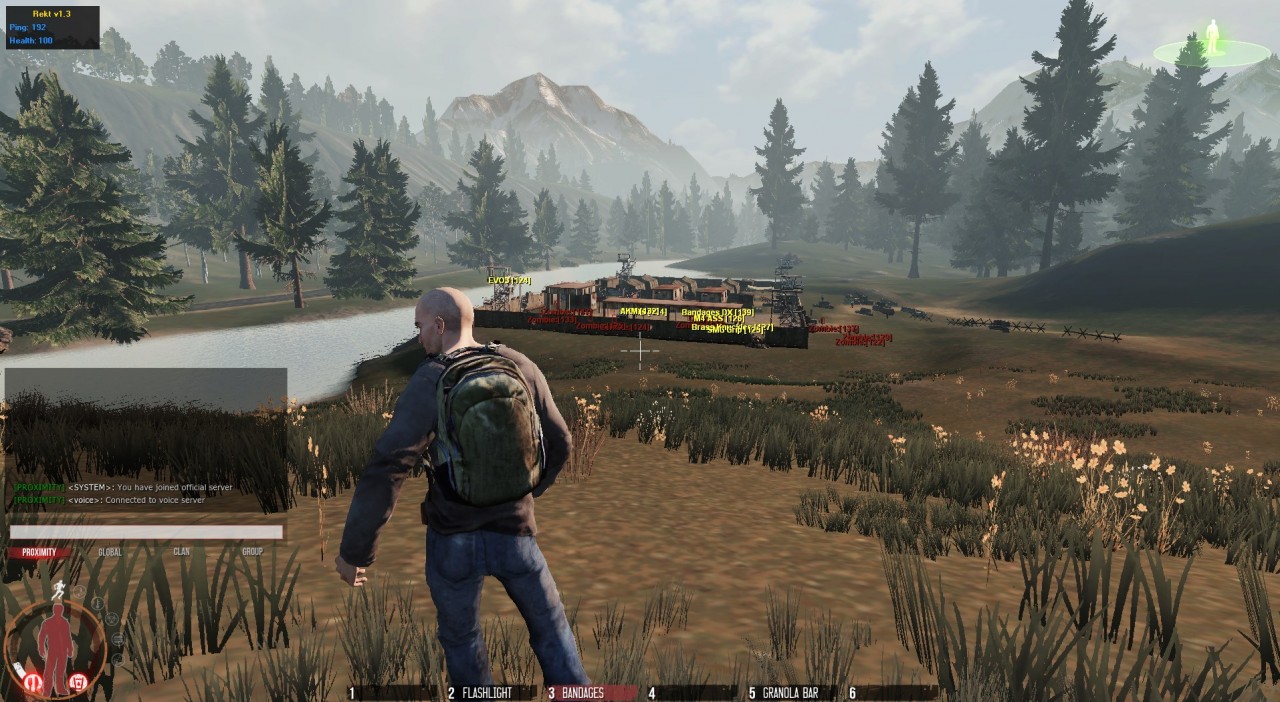Open the Global chat channel

click(x=110, y=552)
